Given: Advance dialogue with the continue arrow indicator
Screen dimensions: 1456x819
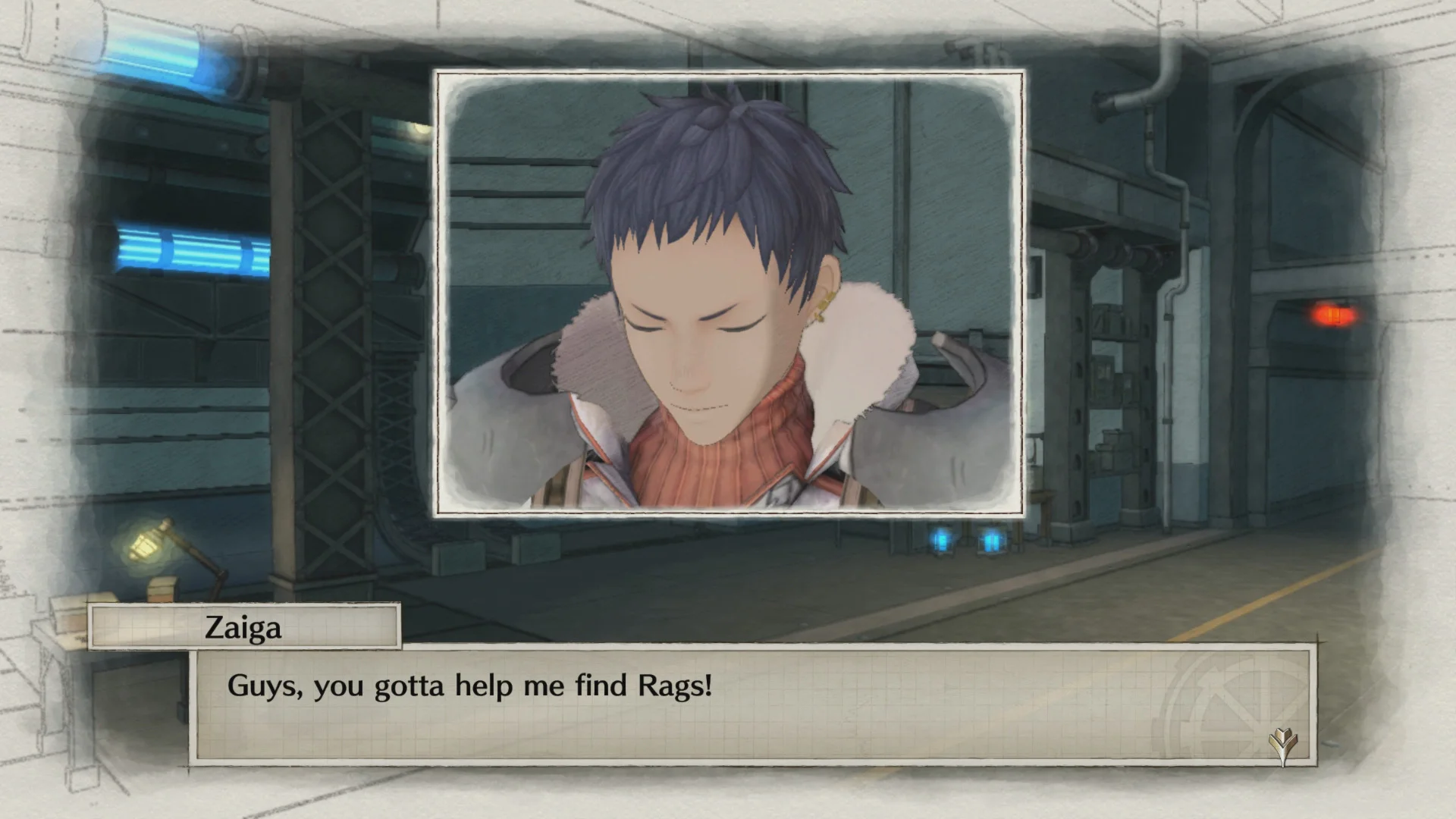Looking at the screenshot, I should 1283,745.
